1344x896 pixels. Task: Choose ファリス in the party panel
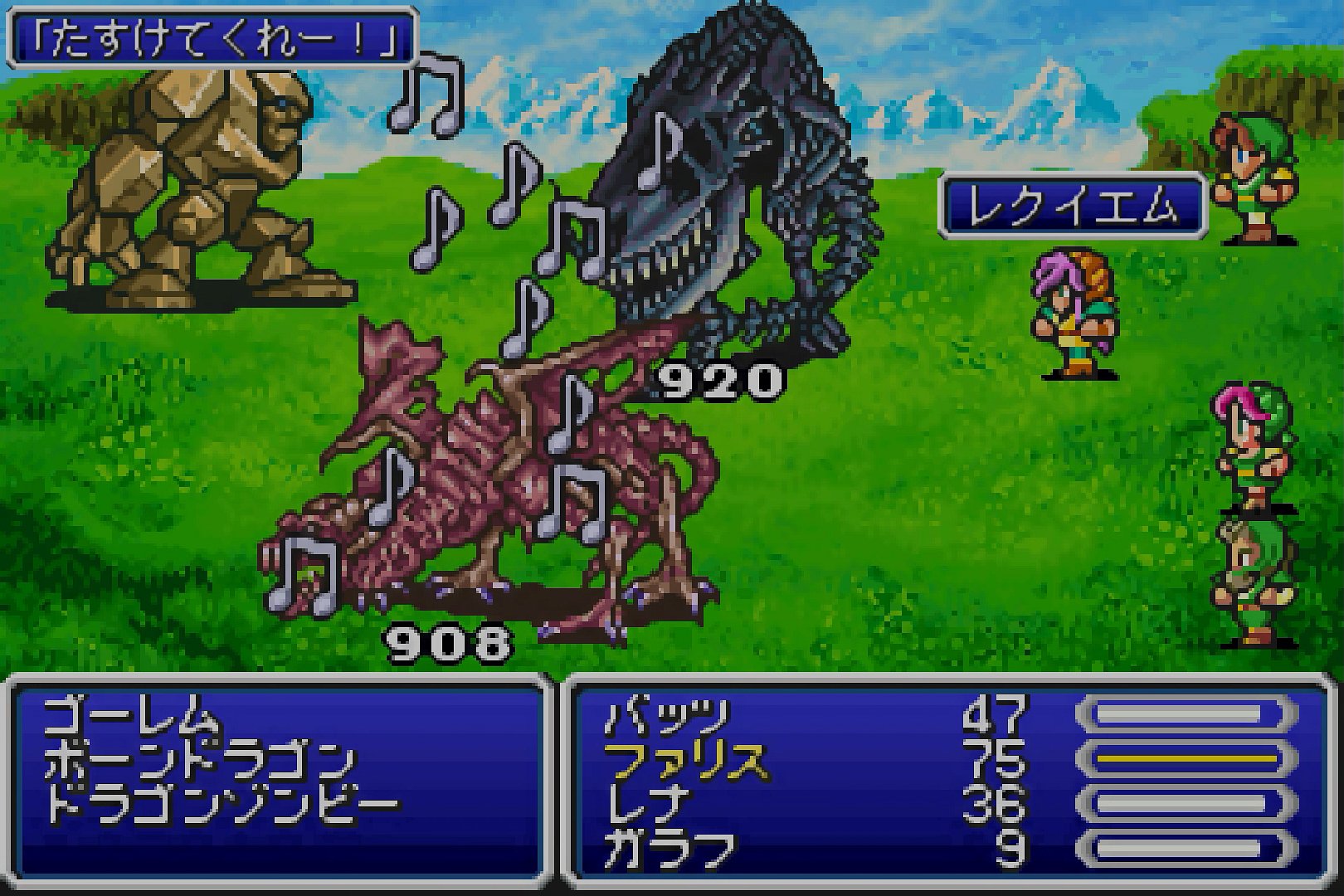tap(686, 760)
